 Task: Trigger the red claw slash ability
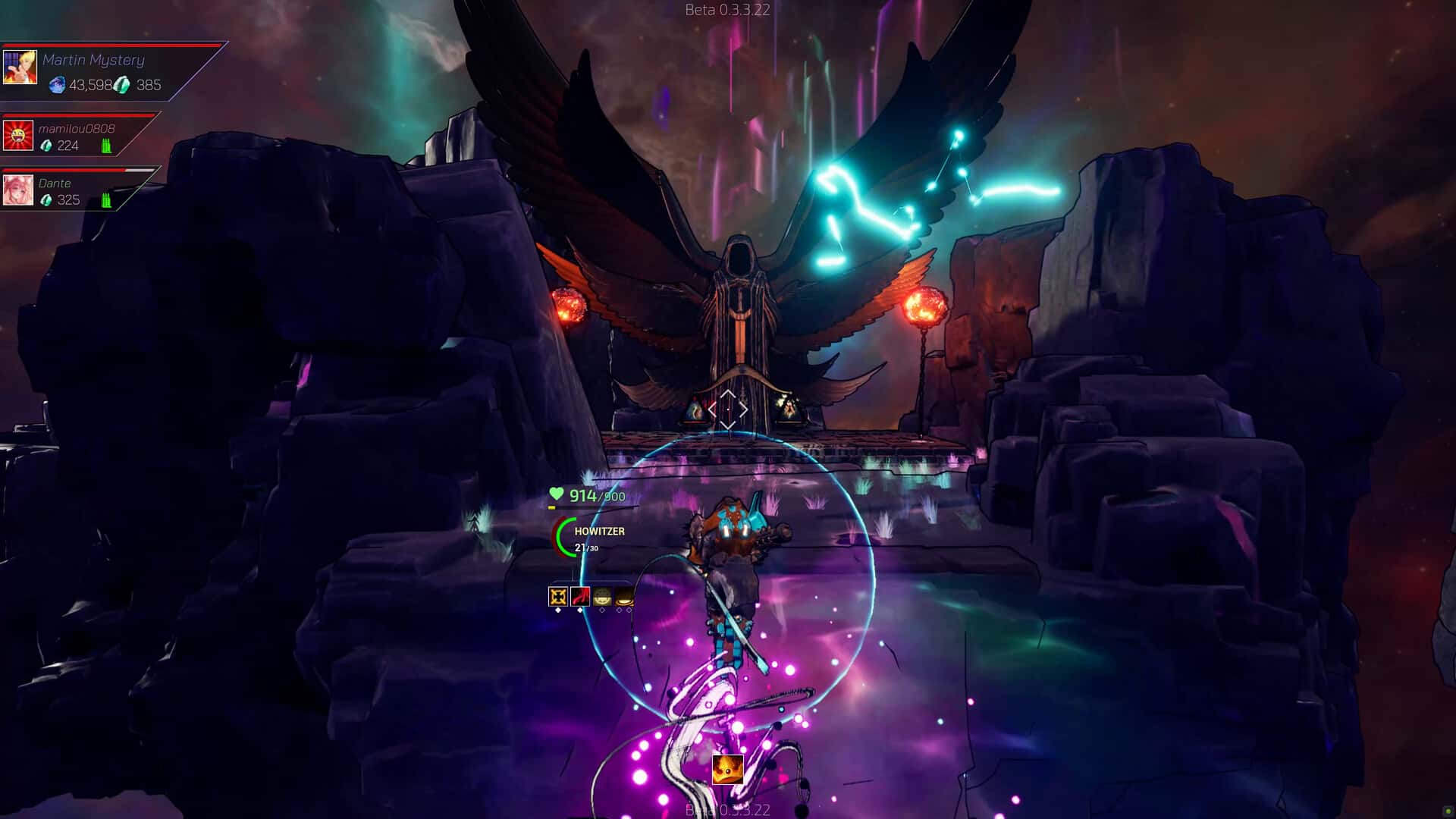click(x=580, y=597)
